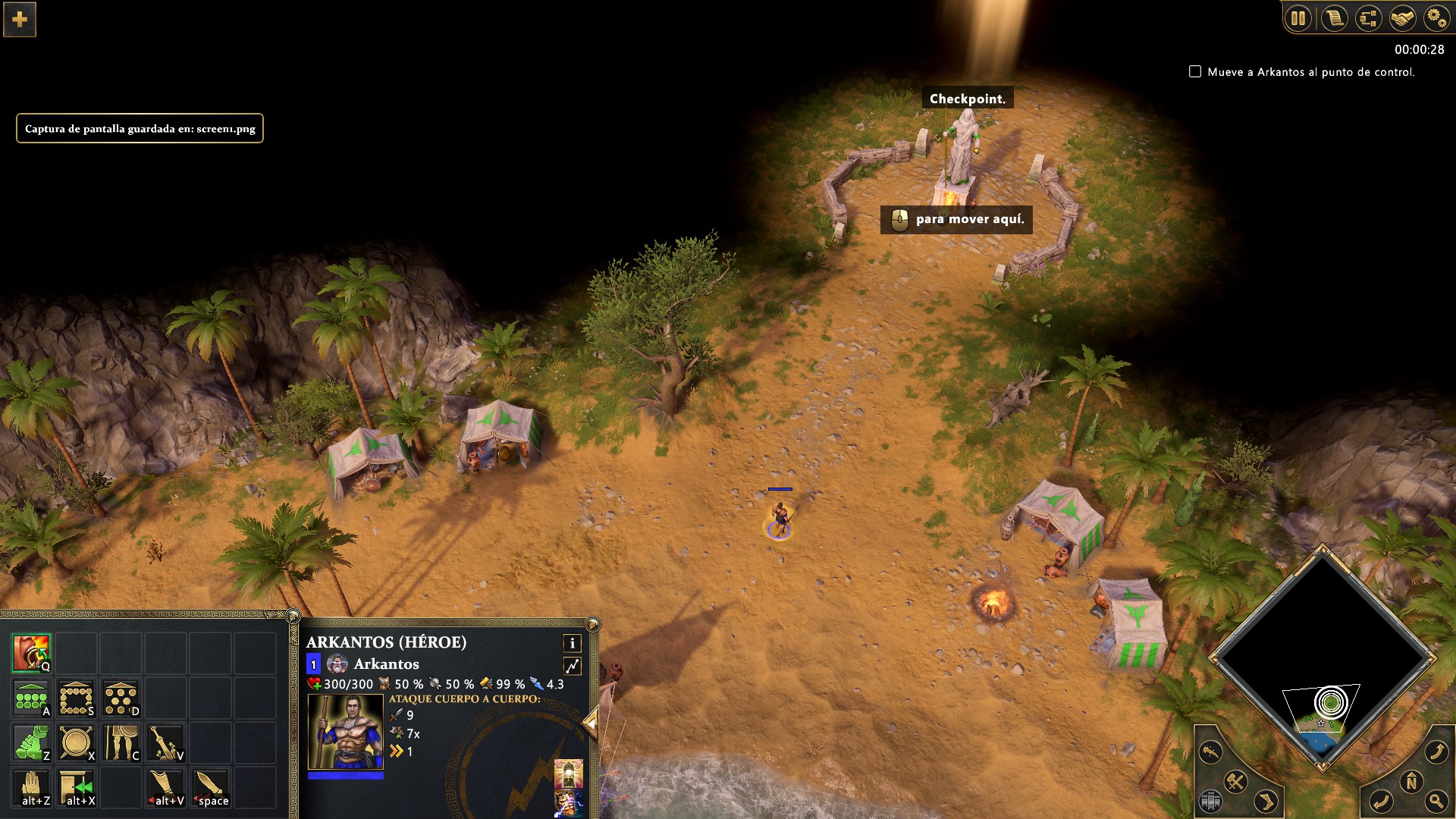This screenshot has height=819, width=1456.
Task: Select the spread formation icon
Action: (x=121, y=698)
